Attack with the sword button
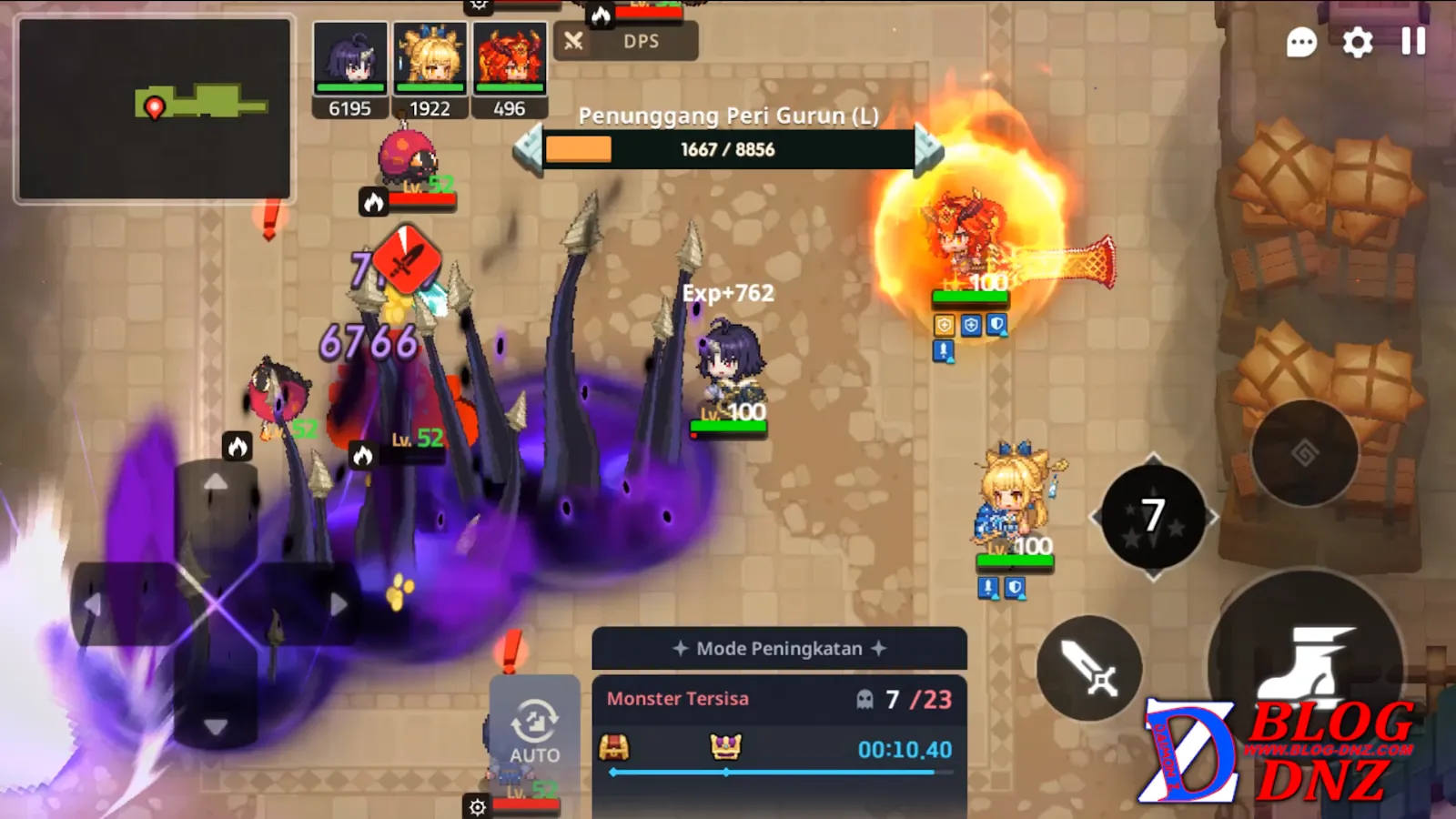Viewport: 1456px width, 819px height. (x=1089, y=668)
